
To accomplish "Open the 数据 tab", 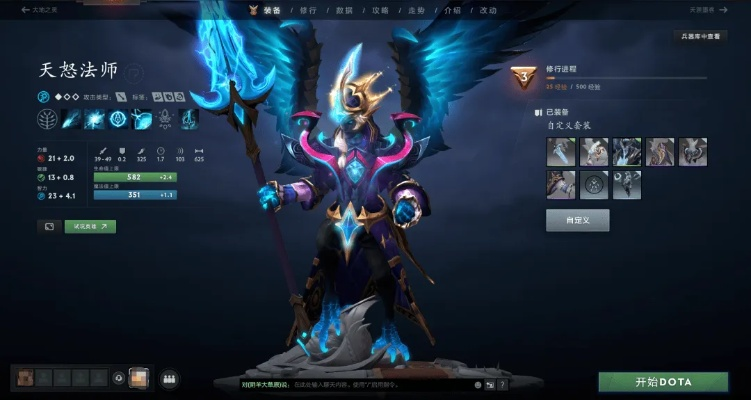I will tap(346, 10).
